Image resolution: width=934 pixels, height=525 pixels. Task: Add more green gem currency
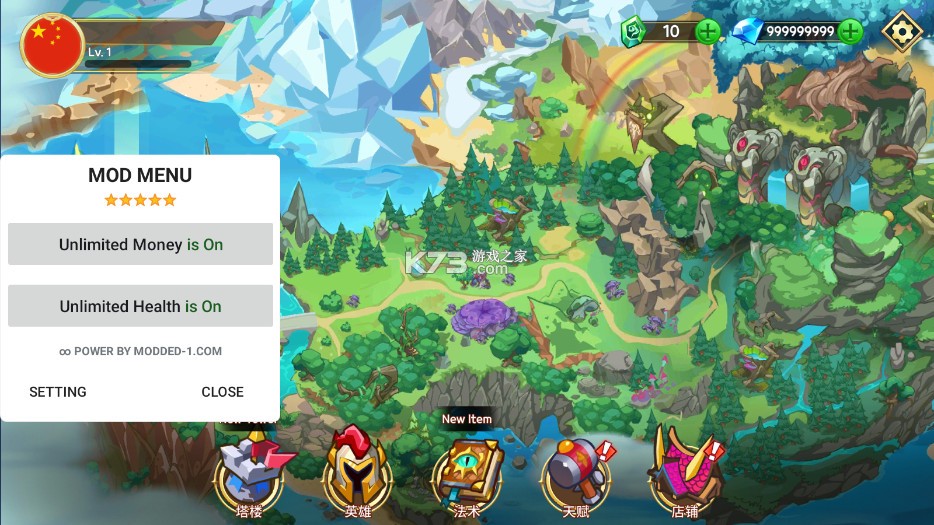tap(707, 31)
